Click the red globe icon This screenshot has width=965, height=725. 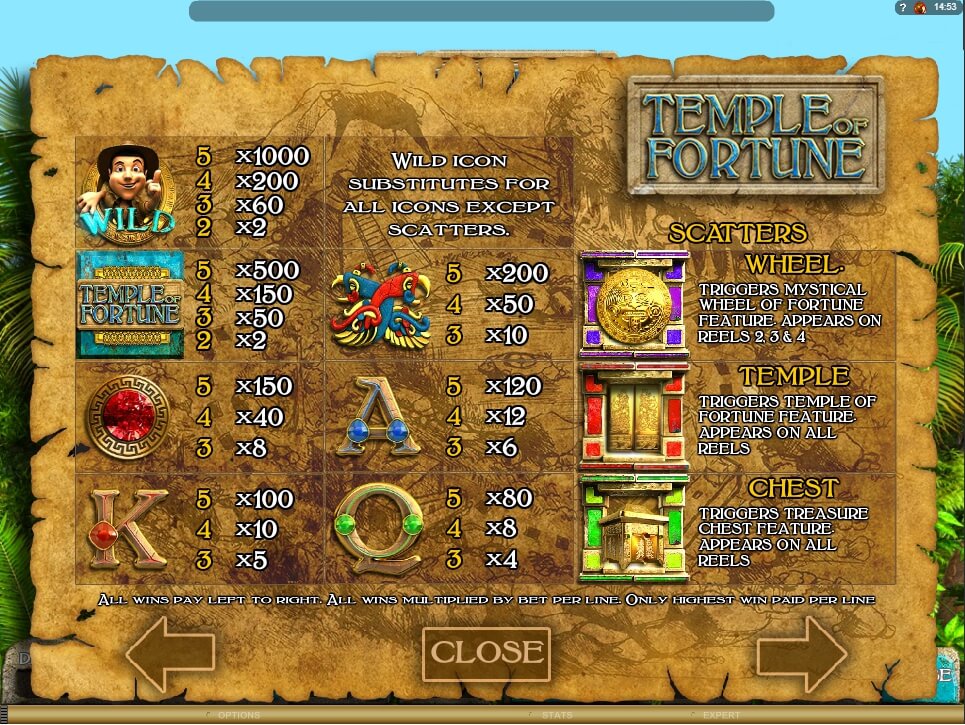(920, 7)
